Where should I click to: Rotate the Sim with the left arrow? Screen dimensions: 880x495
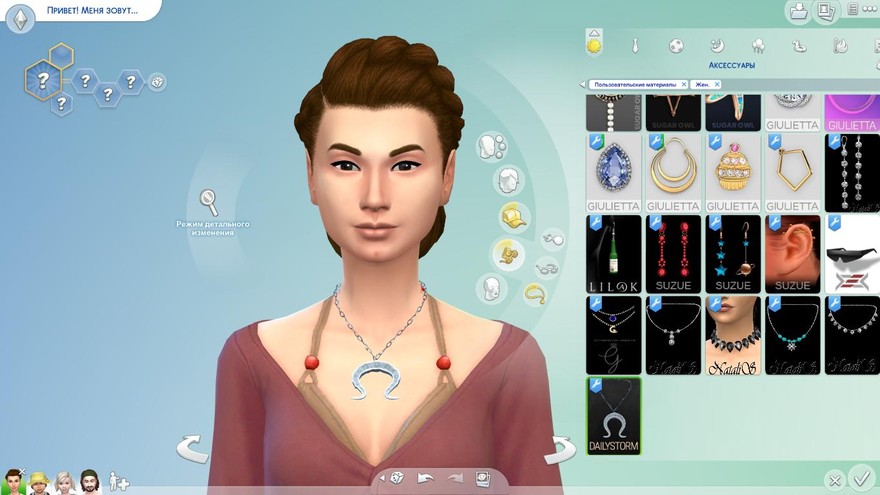[x=192, y=449]
